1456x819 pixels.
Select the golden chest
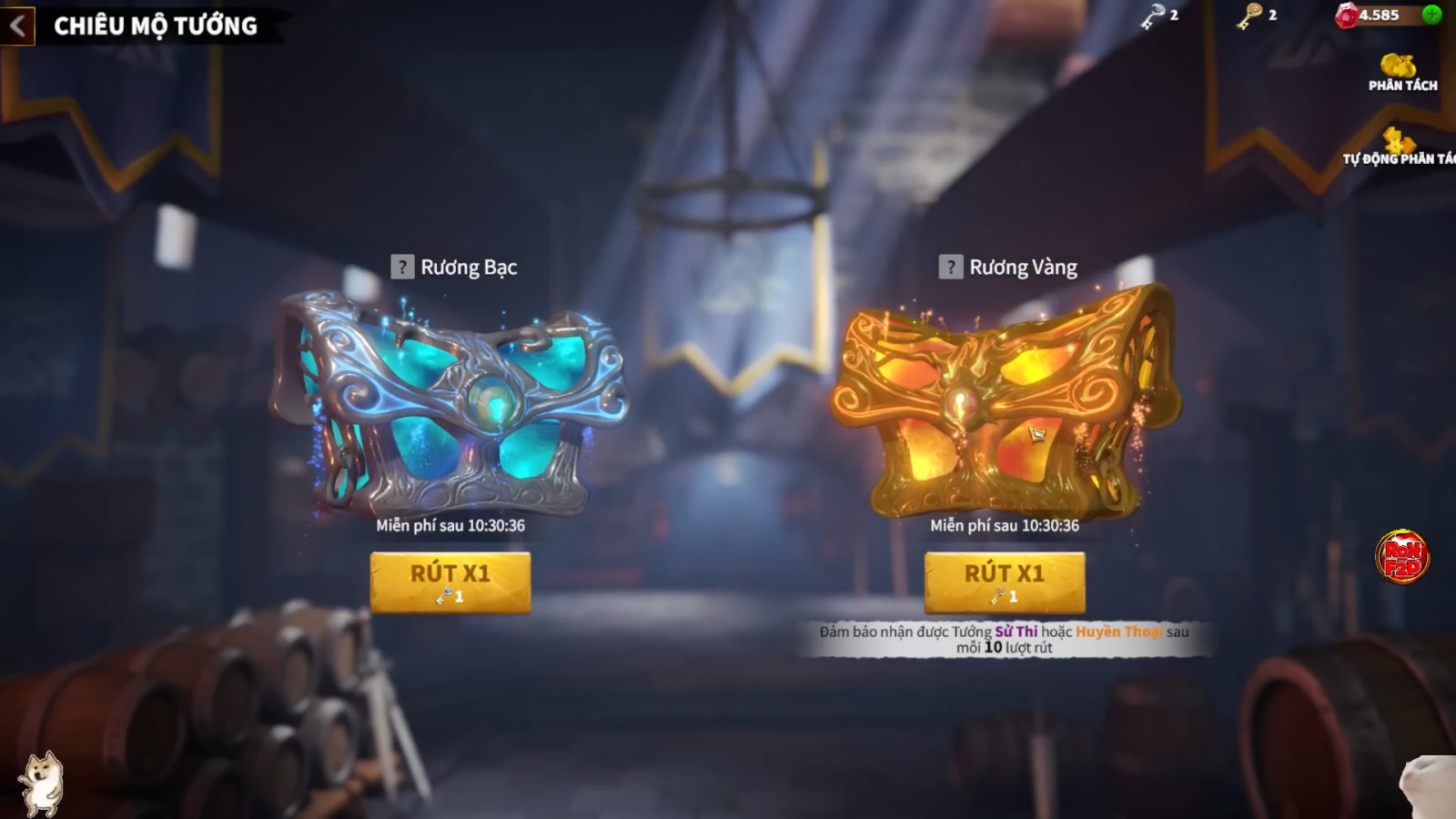[x=1004, y=400]
